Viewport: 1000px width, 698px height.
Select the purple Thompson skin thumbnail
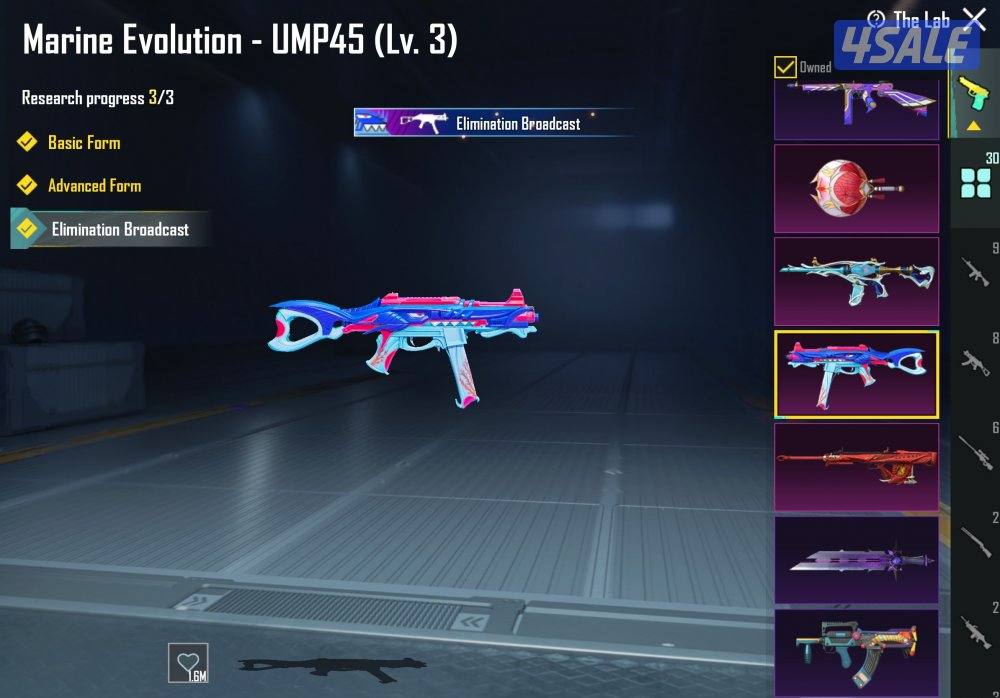[857, 105]
